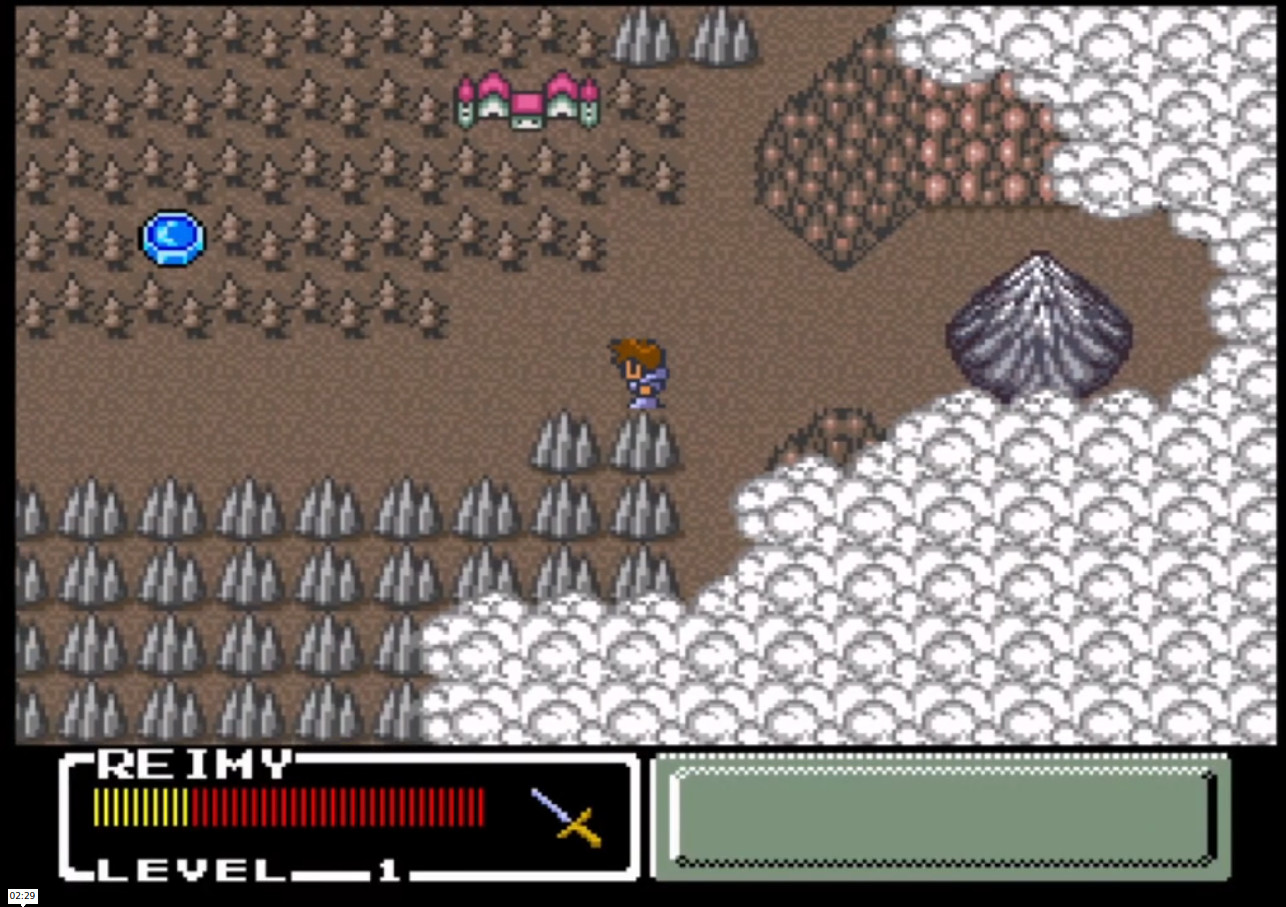Image resolution: width=1286 pixels, height=907 pixels.
Task: Click the empty green message box
Action: point(941,816)
